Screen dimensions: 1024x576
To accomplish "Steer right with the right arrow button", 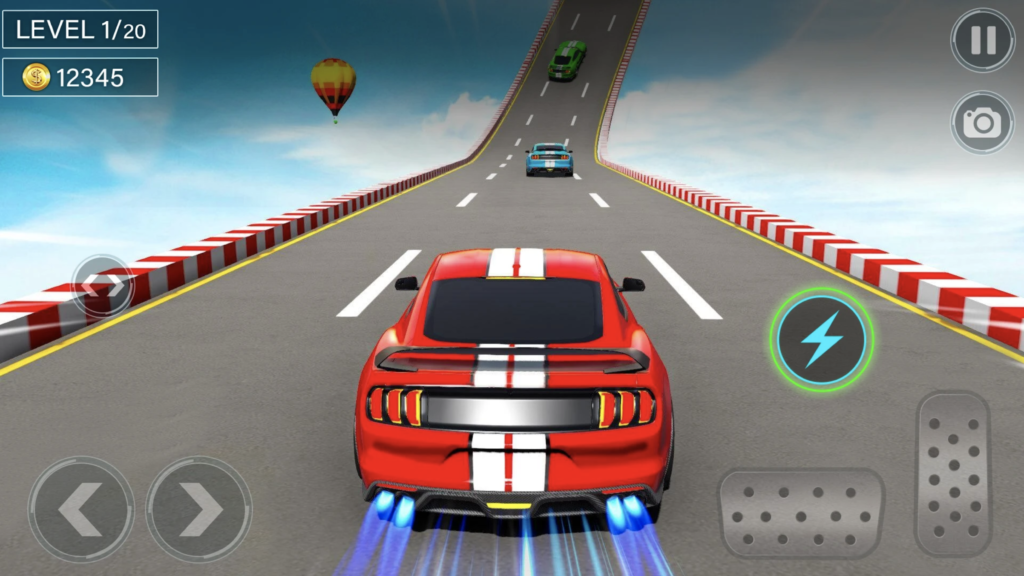I will point(199,509).
